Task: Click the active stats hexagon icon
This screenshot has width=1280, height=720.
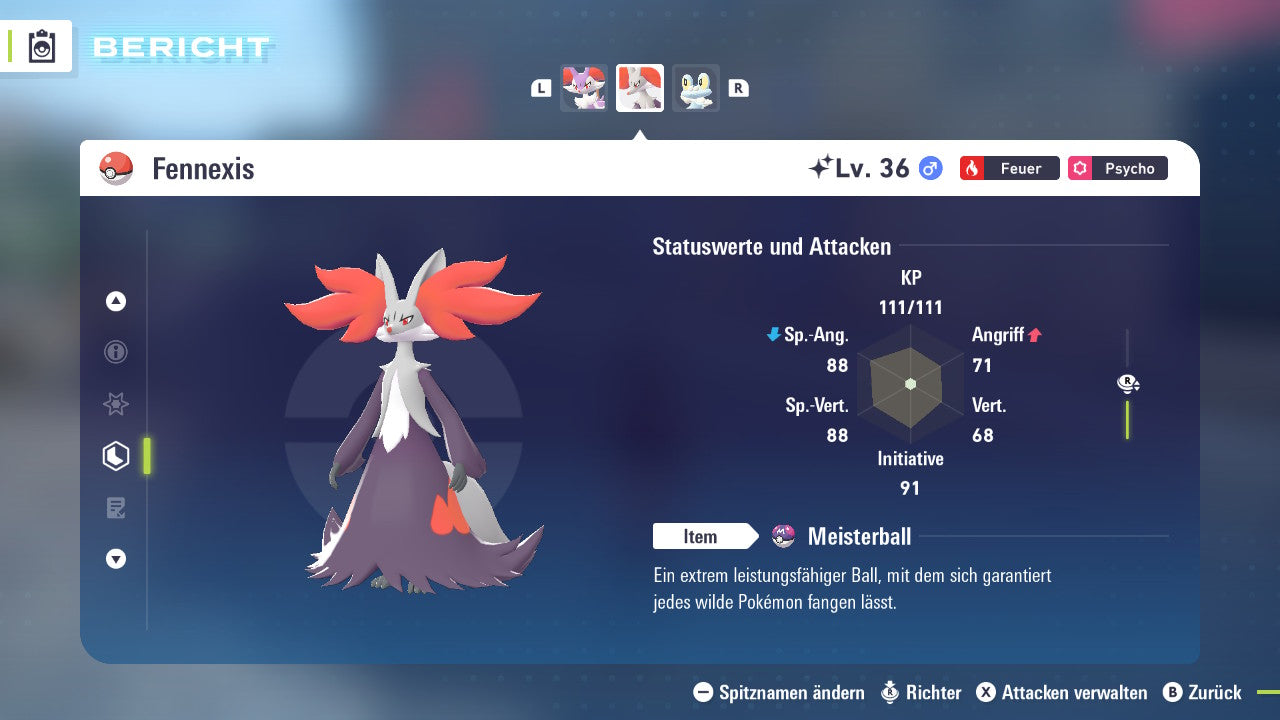Action: (x=115, y=456)
